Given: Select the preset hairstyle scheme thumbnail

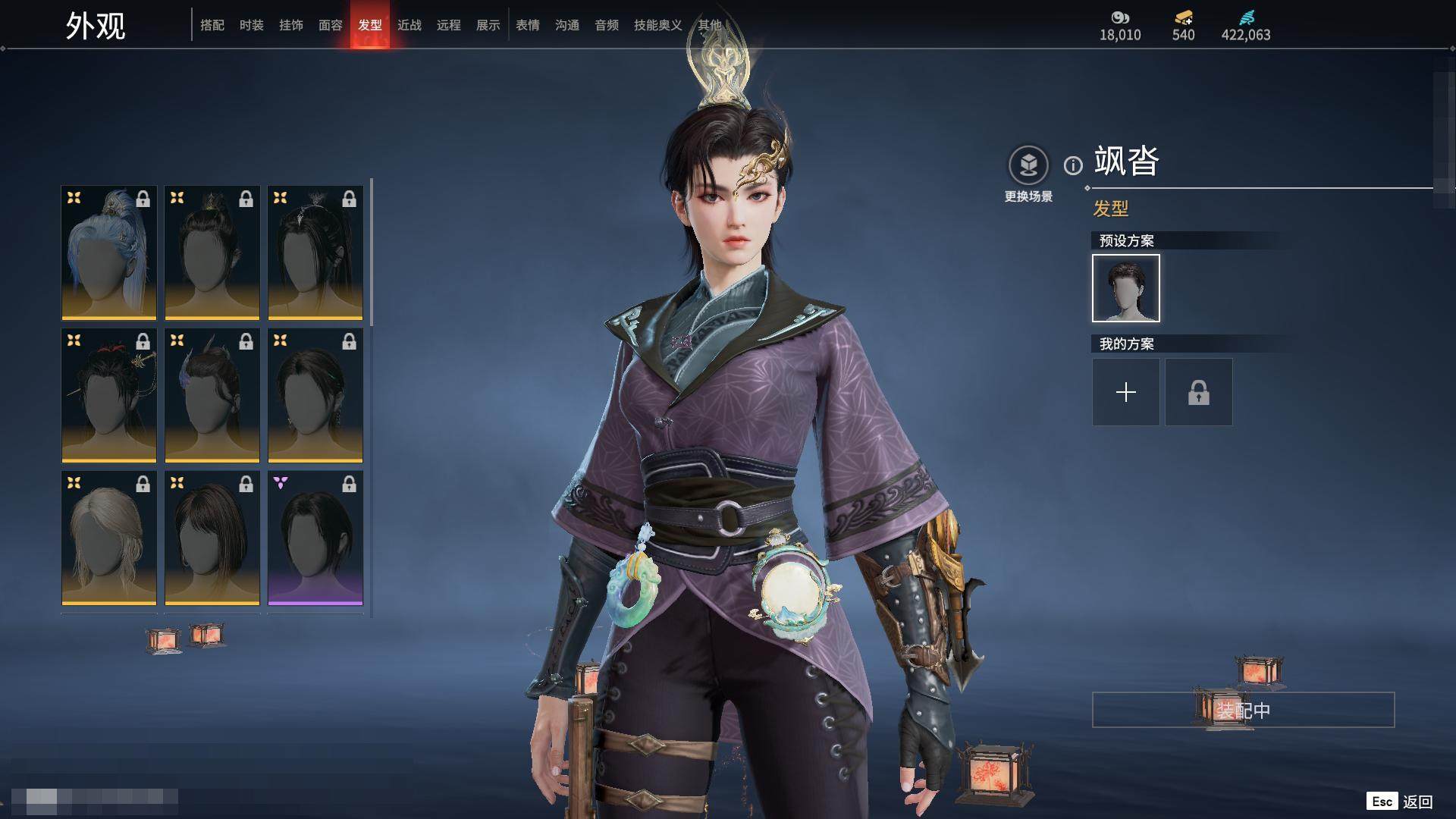Looking at the screenshot, I should 1126,288.
